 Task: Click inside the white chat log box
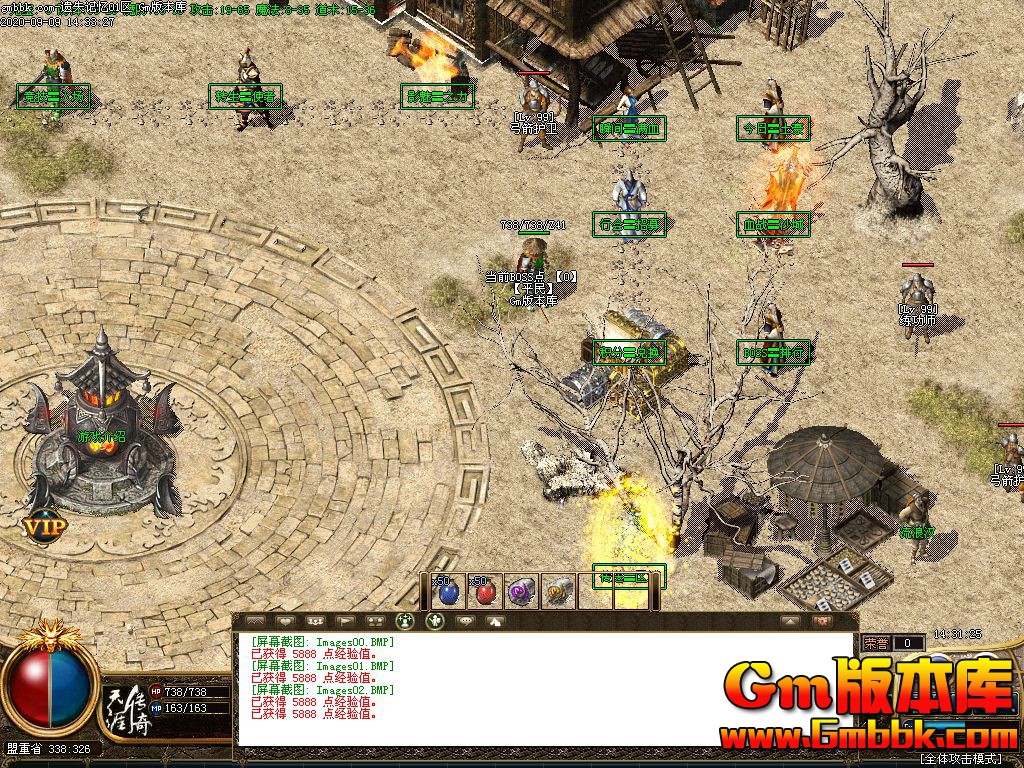point(545,688)
